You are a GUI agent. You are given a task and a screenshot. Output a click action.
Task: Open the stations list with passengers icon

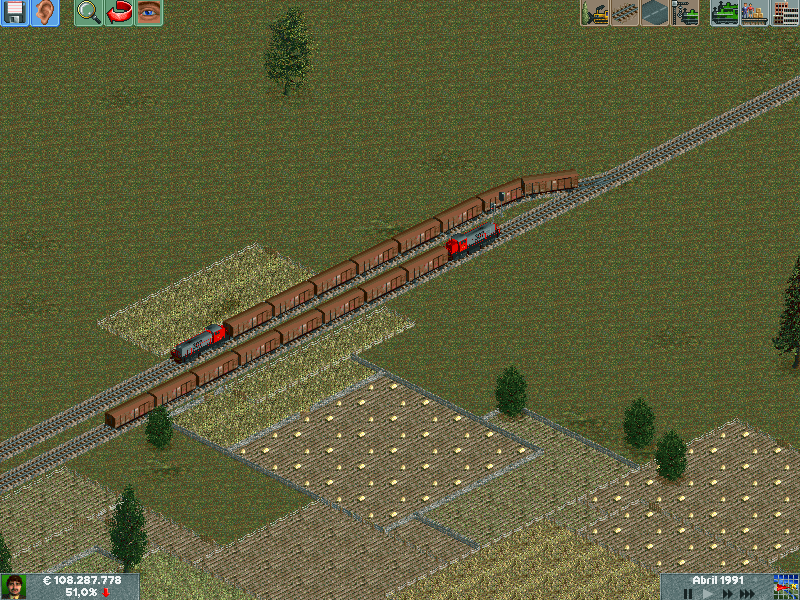click(754, 13)
